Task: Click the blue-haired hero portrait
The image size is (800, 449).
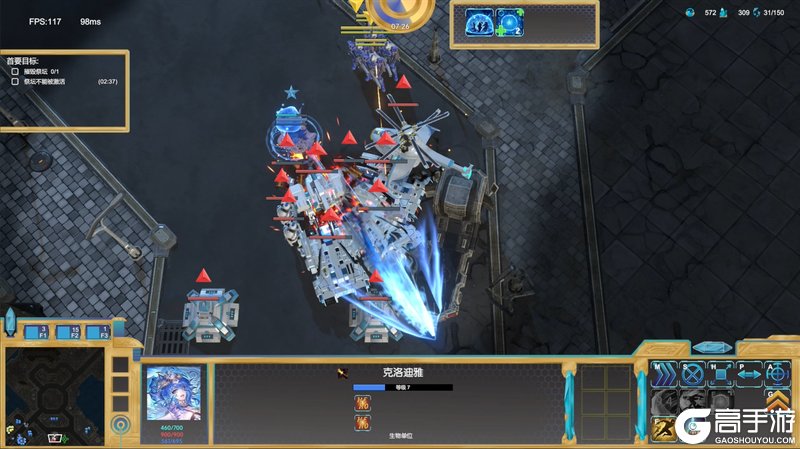Action: pos(174,392)
